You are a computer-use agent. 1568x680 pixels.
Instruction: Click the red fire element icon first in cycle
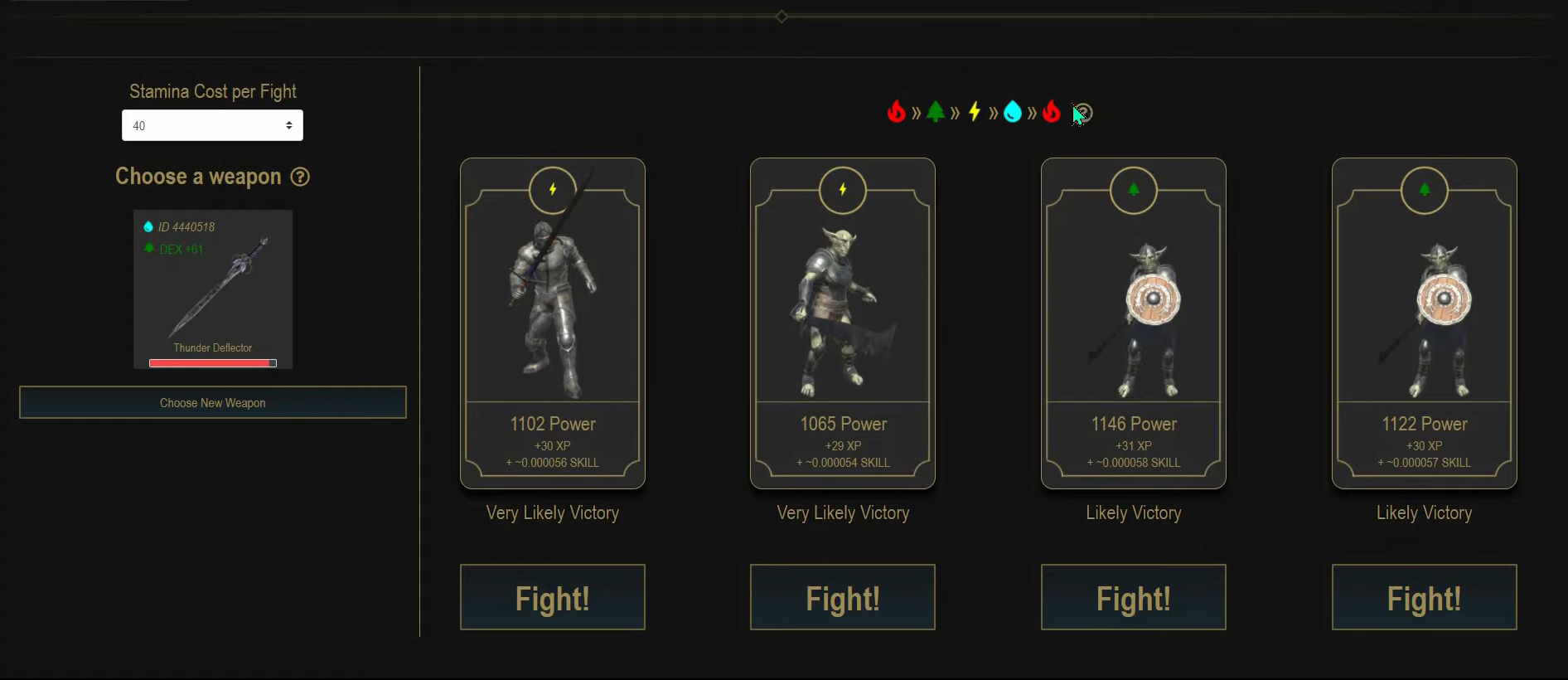898,112
